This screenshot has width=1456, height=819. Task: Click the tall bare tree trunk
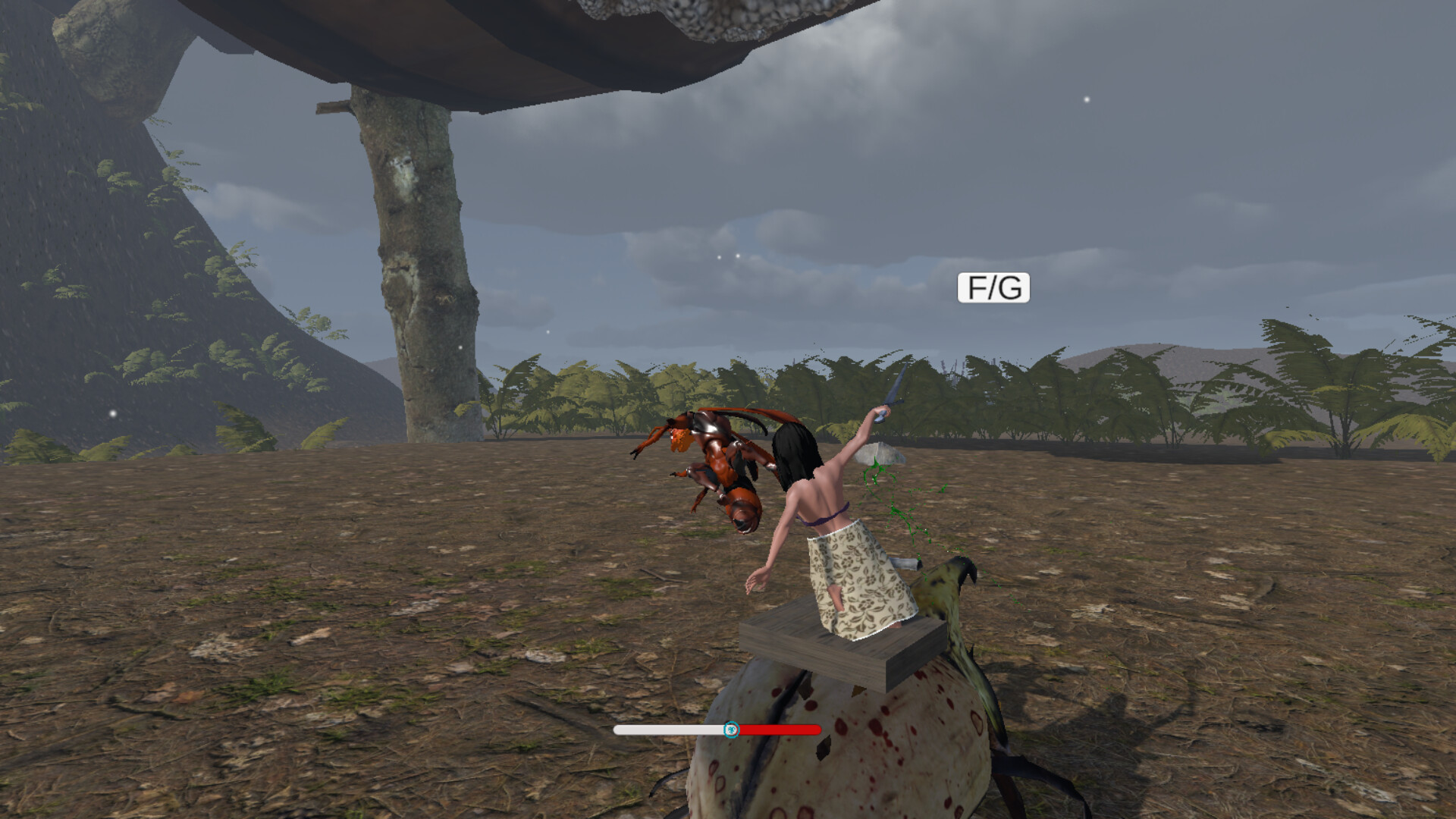413,265
